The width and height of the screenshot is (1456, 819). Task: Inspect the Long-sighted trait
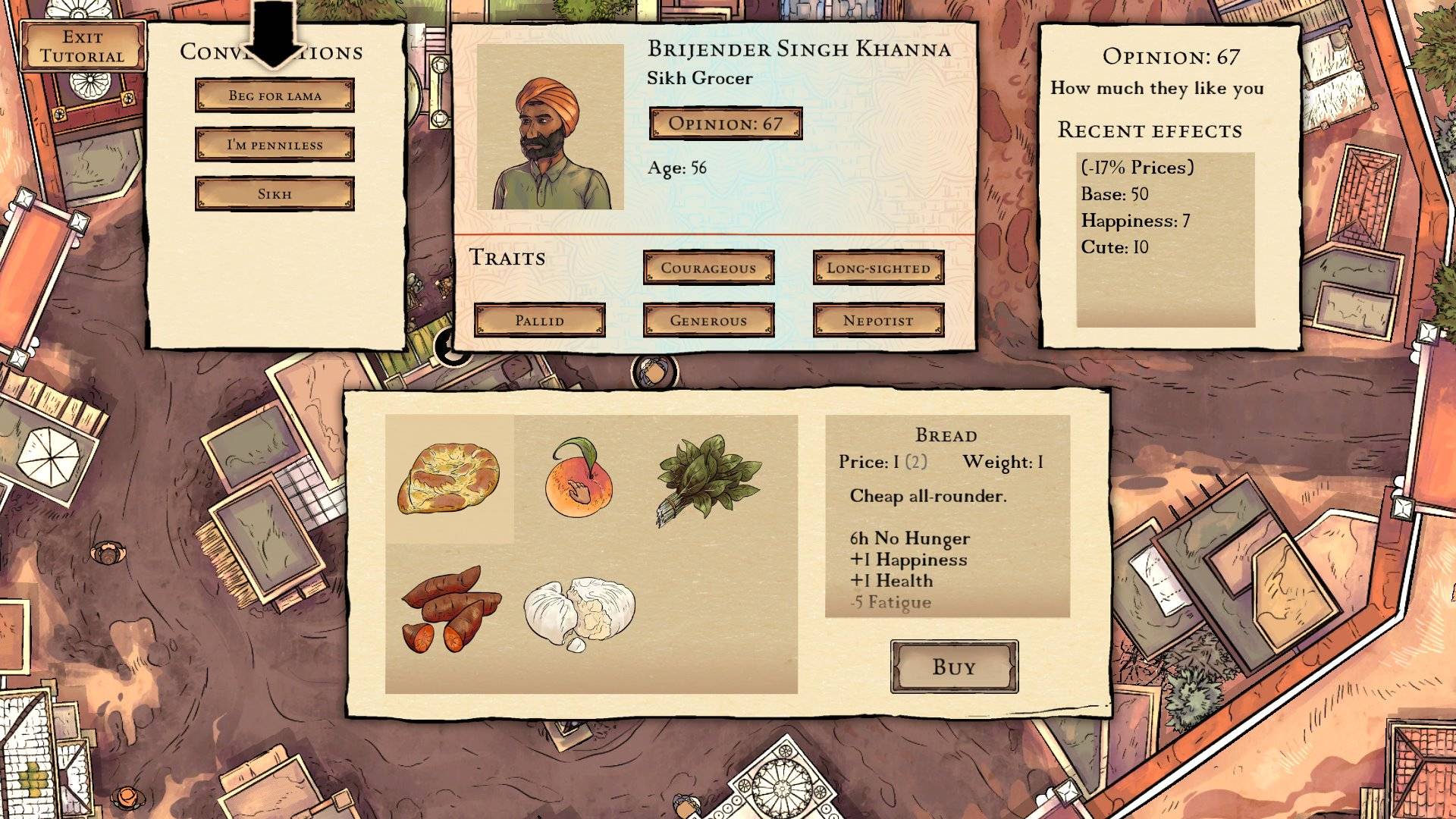coord(878,268)
